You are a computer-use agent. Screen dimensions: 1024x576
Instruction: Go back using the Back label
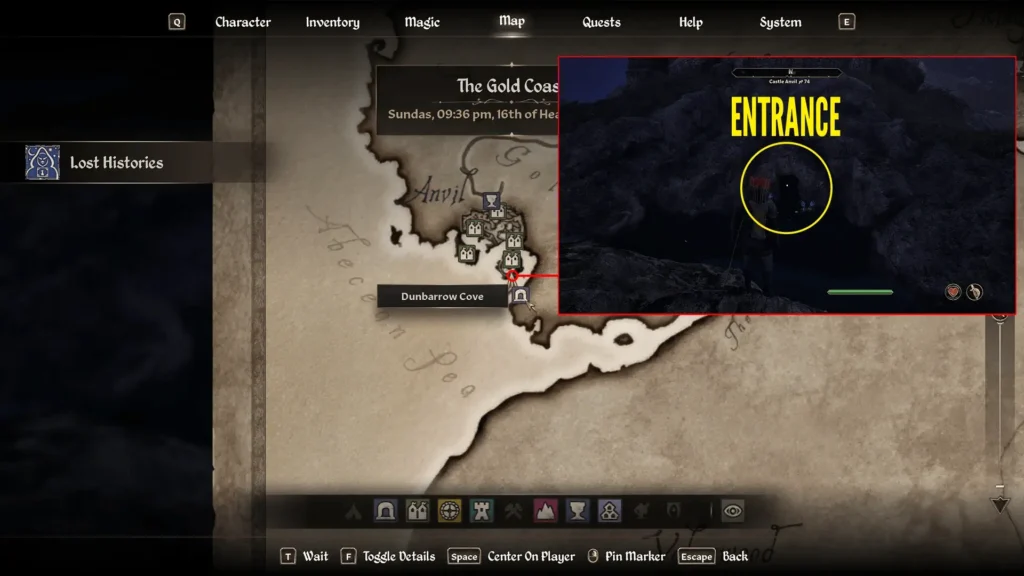pyautogui.click(x=735, y=556)
